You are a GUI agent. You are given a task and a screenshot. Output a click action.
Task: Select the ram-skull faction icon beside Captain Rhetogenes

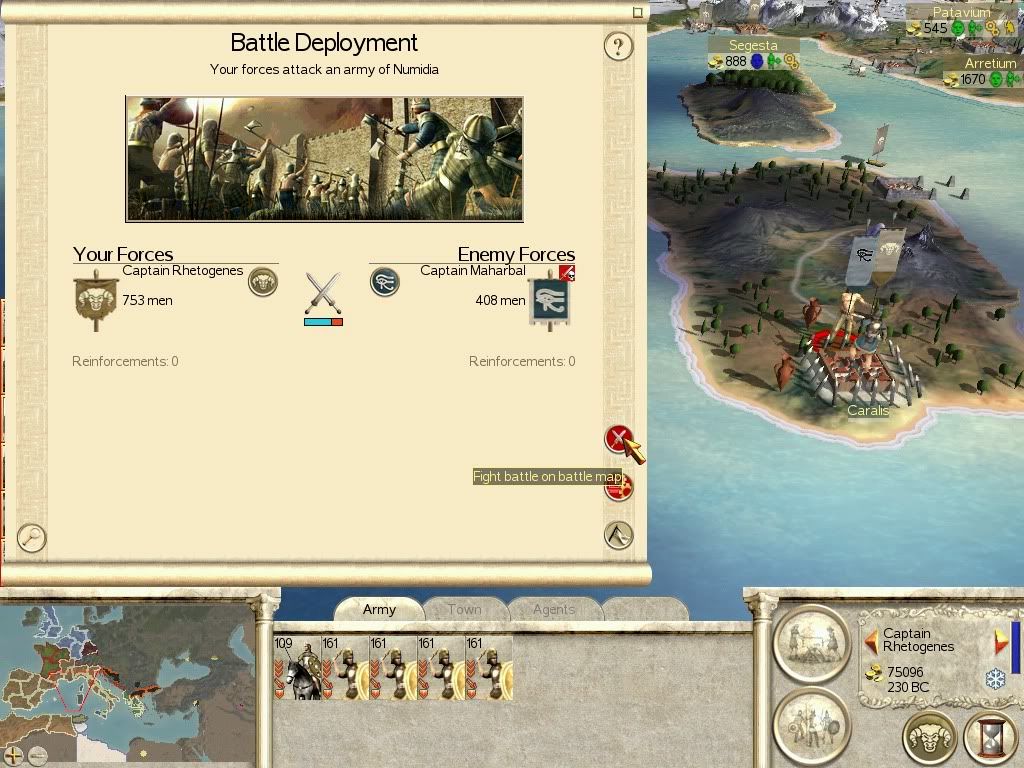tap(263, 282)
